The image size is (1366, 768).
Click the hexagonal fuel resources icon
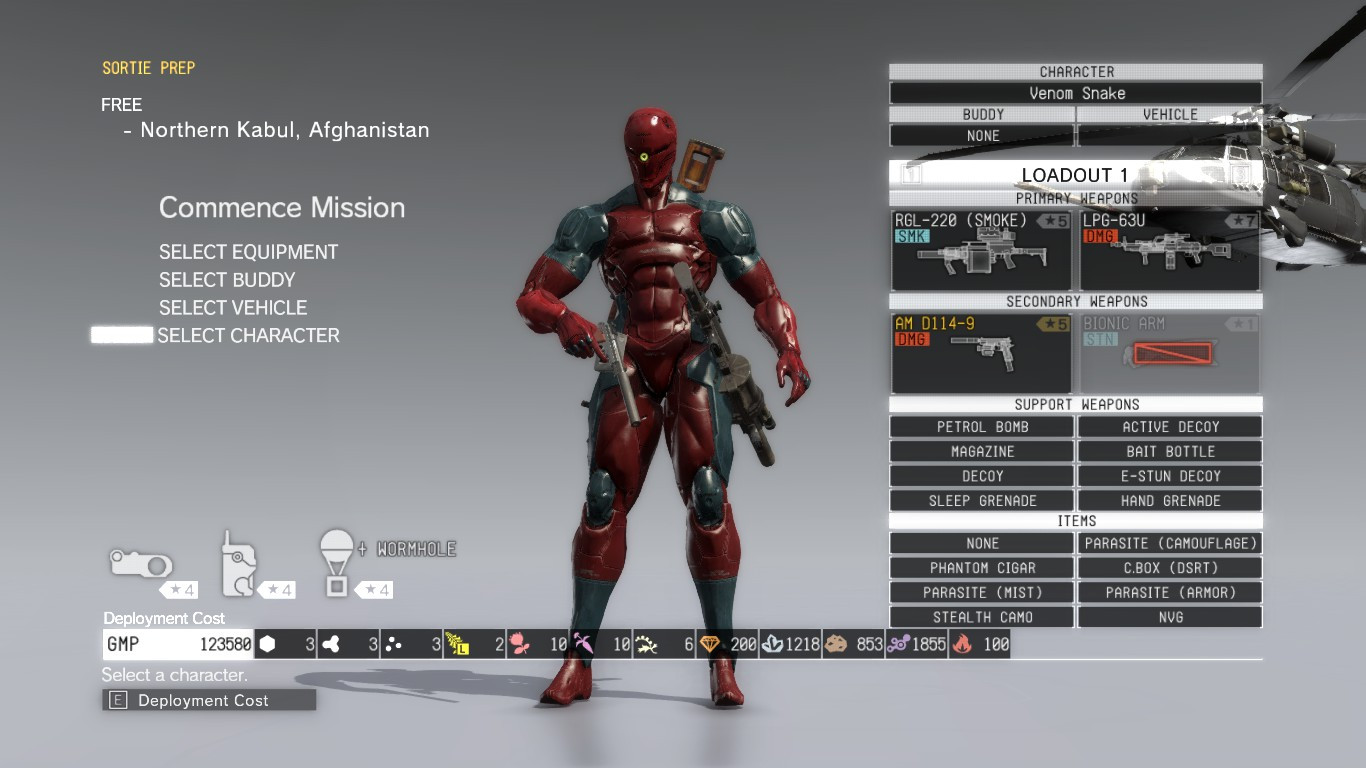click(x=267, y=643)
